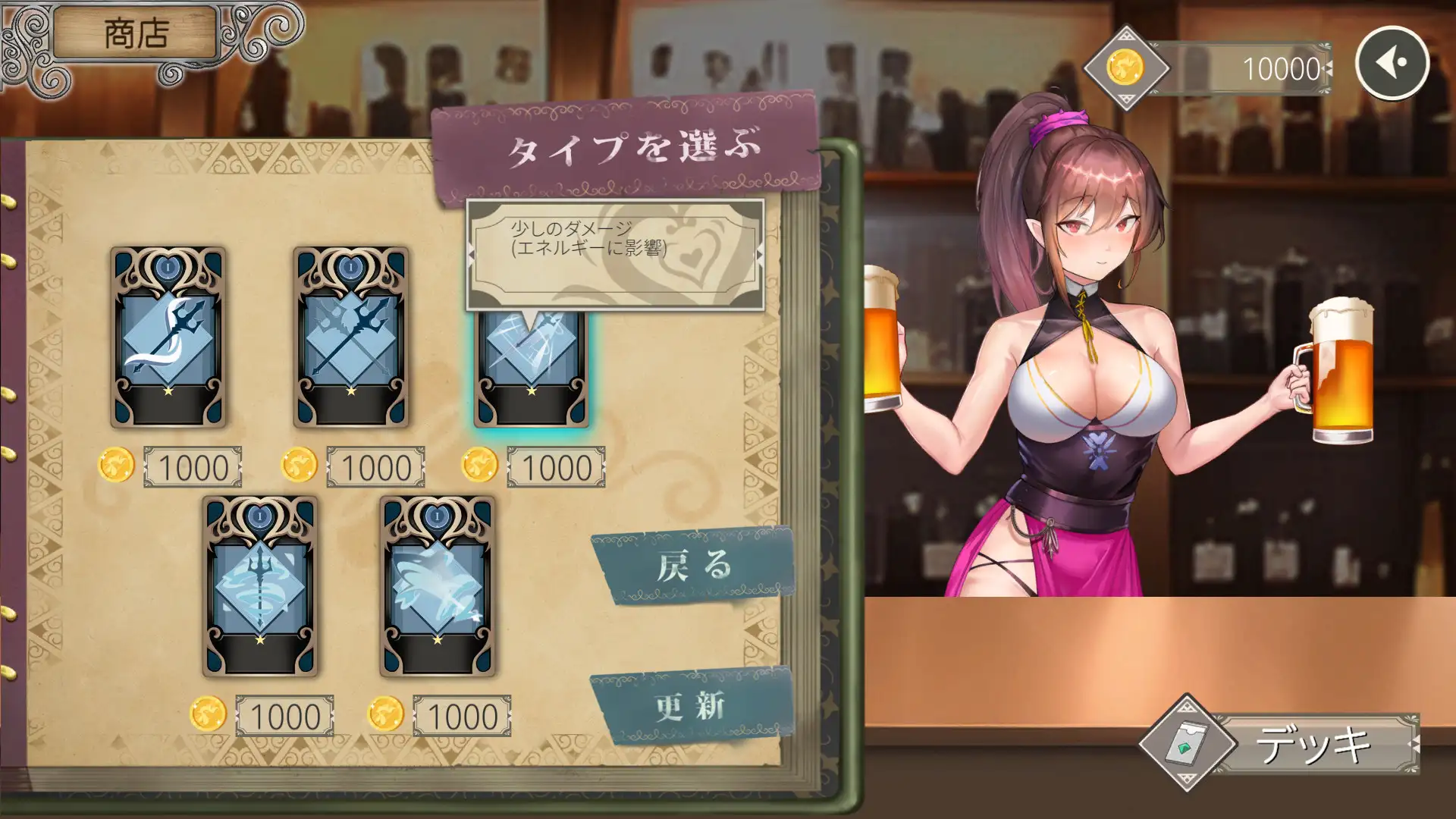Exit shop with round arrow button
Image resolution: width=1456 pixels, height=819 pixels.
1392,64
